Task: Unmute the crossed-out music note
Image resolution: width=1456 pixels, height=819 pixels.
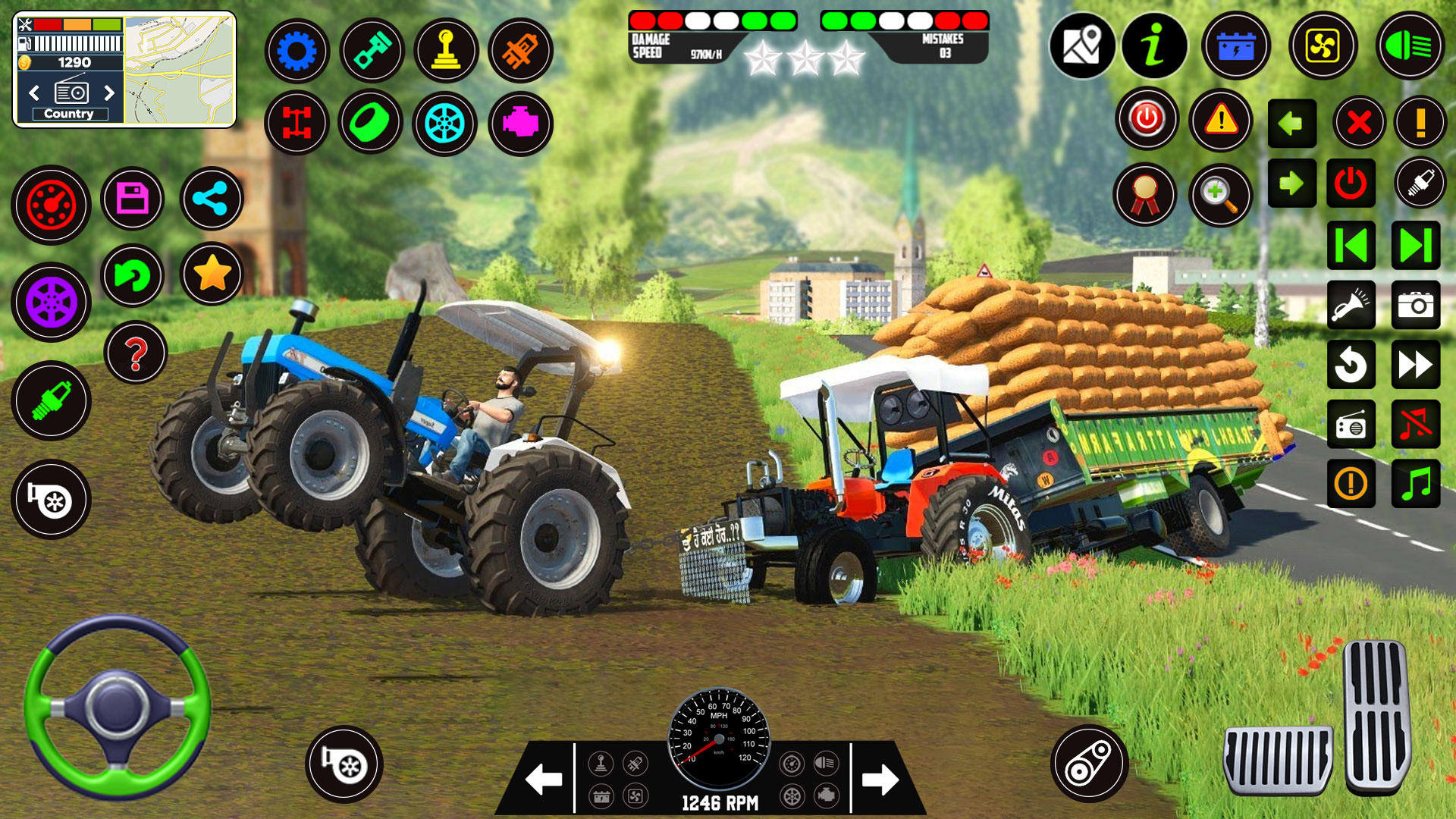Action: [x=1415, y=425]
